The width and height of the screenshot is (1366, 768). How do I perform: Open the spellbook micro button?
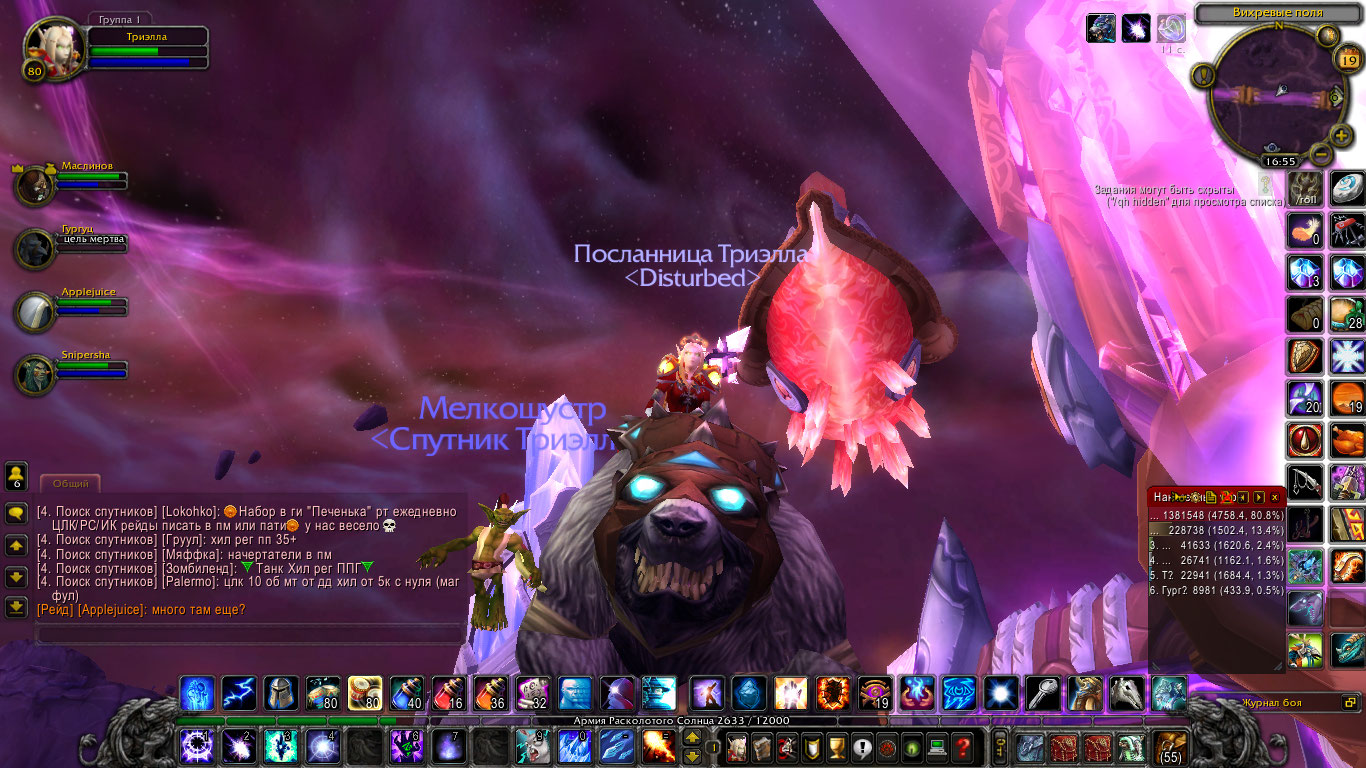coord(762,746)
